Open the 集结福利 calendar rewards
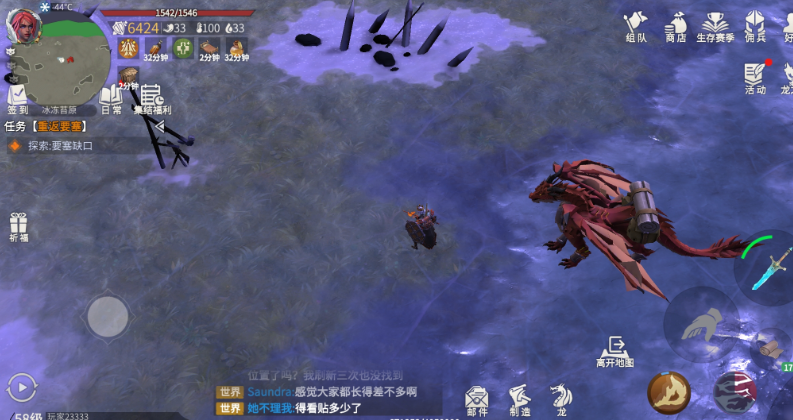This screenshot has width=793, height=420. [151, 99]
